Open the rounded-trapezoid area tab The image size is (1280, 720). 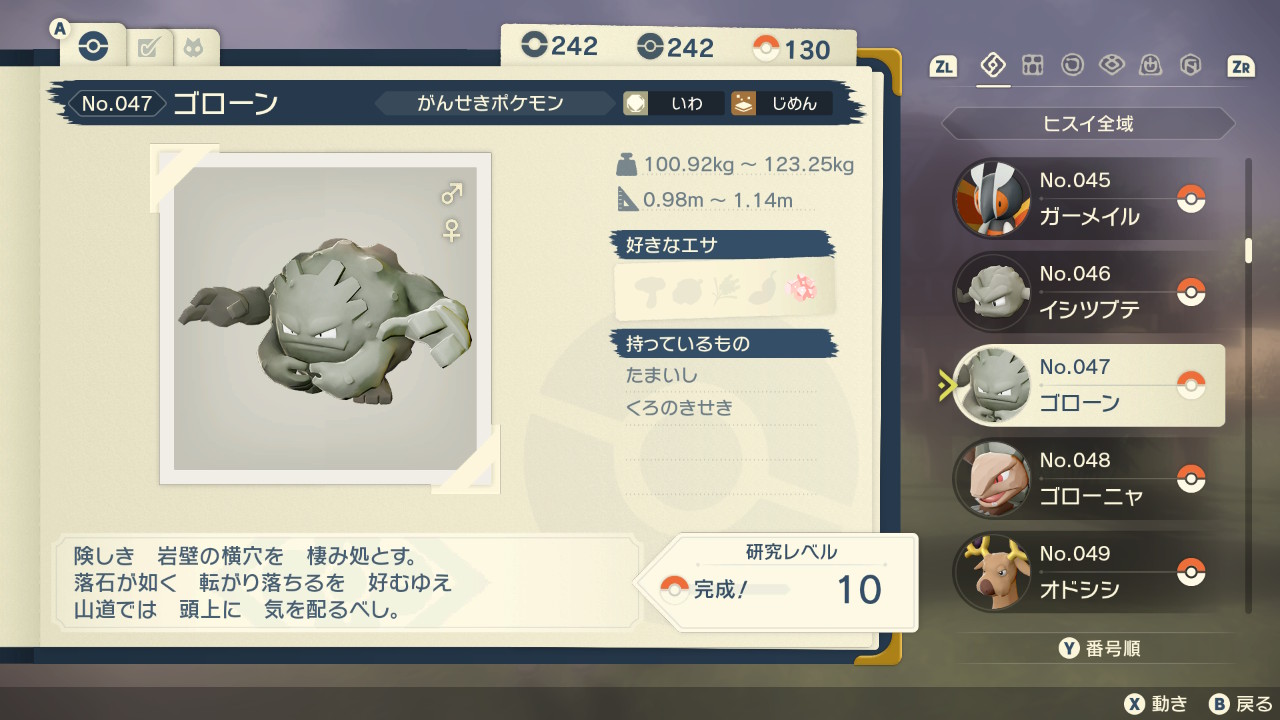[1151, 66]
